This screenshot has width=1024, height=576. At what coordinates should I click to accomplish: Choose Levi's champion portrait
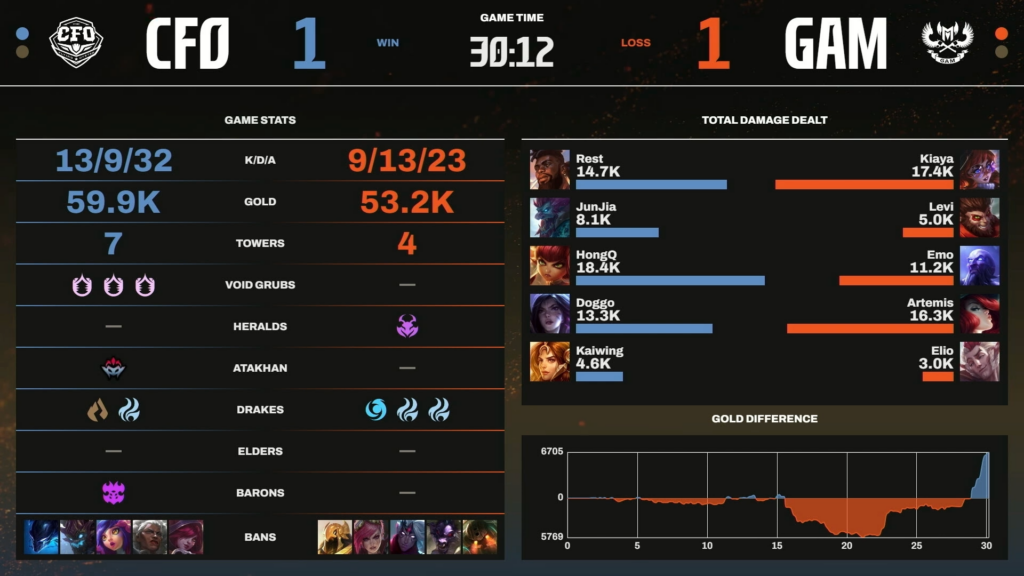(x=979, y=218)
